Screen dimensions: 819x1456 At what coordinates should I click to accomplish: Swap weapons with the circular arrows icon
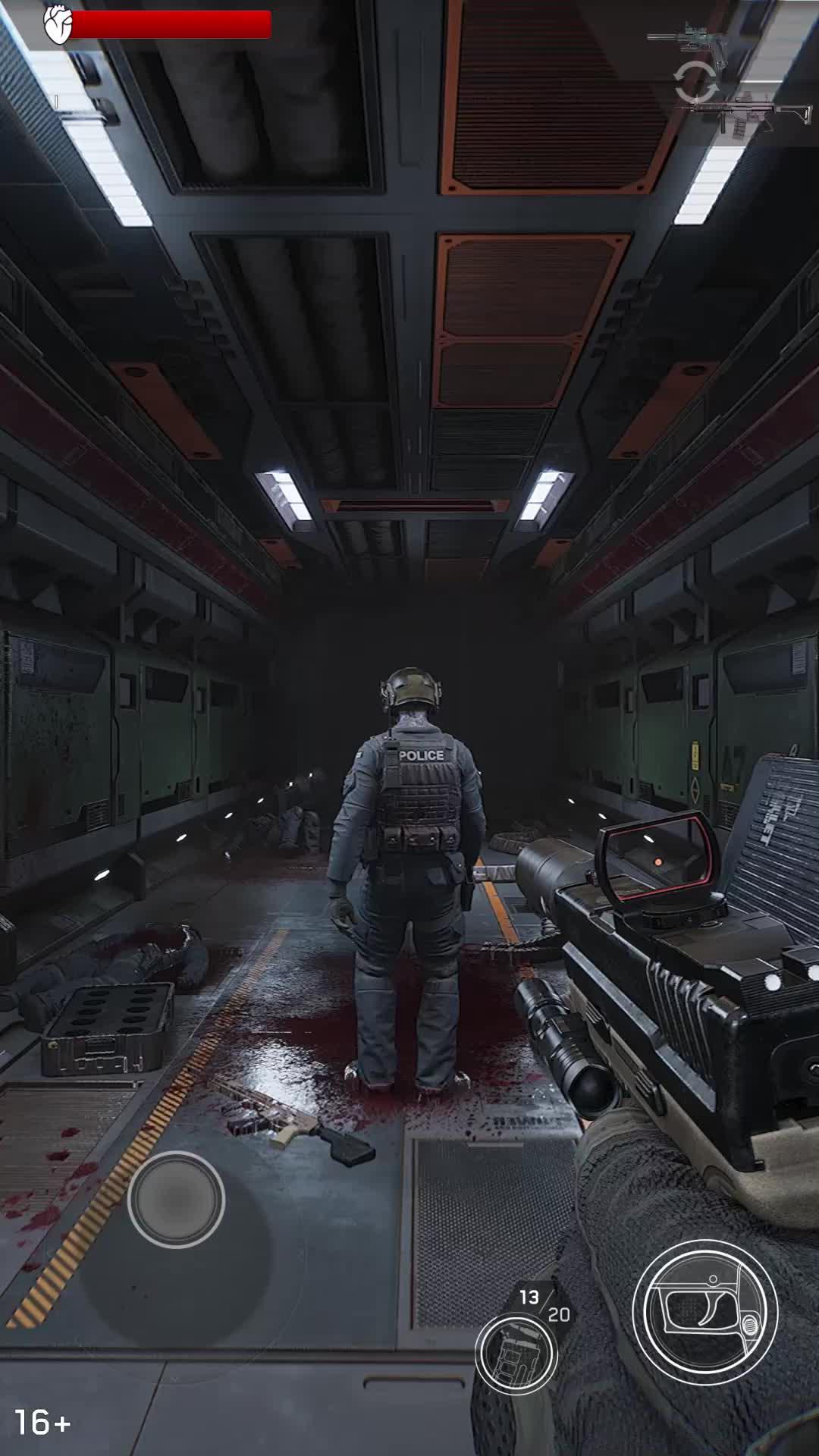coord(695,82)
